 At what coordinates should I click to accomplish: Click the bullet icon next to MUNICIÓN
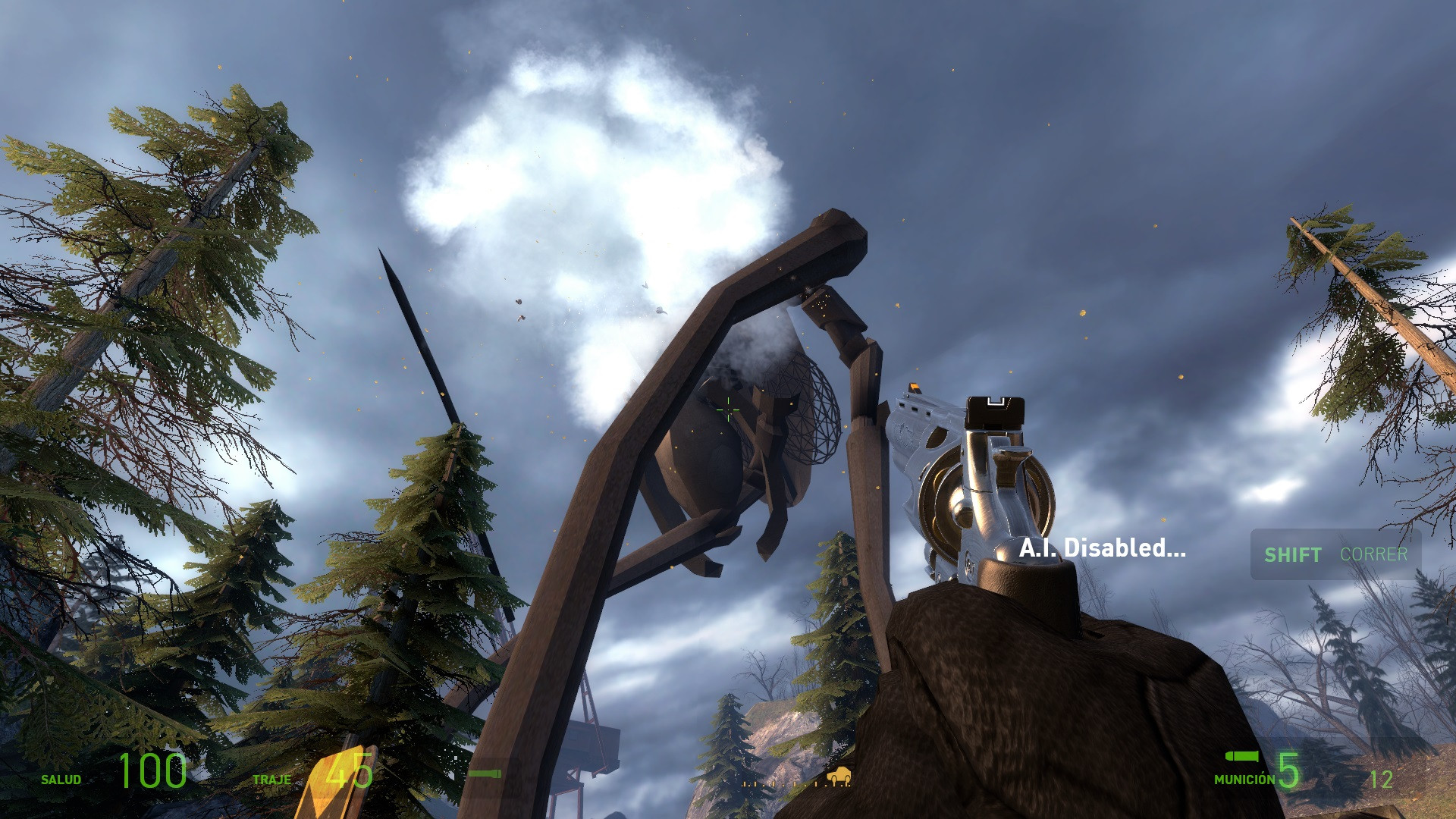tap(1241, 757)
